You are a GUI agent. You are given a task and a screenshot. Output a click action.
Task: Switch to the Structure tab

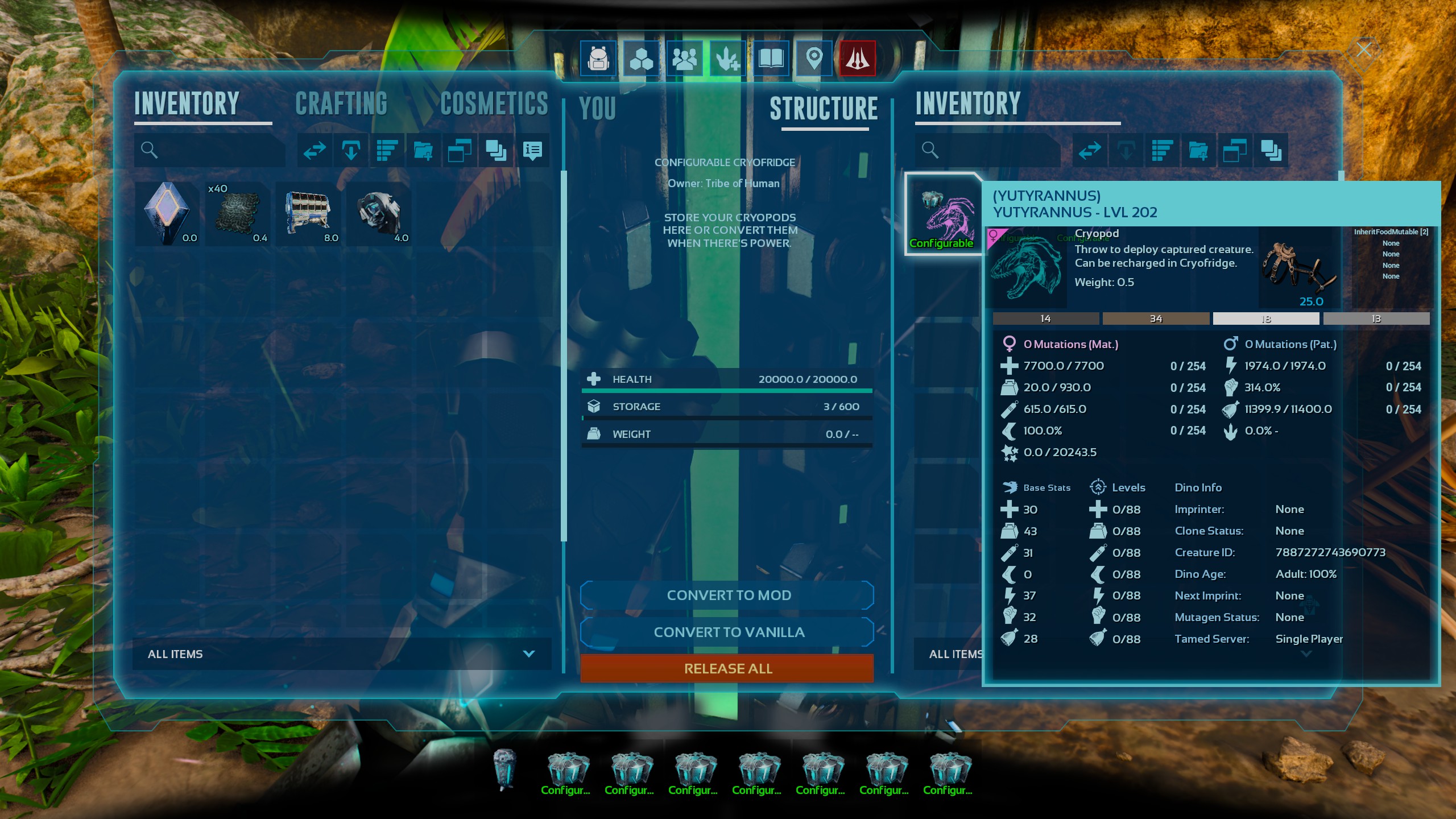click(825, 108)
